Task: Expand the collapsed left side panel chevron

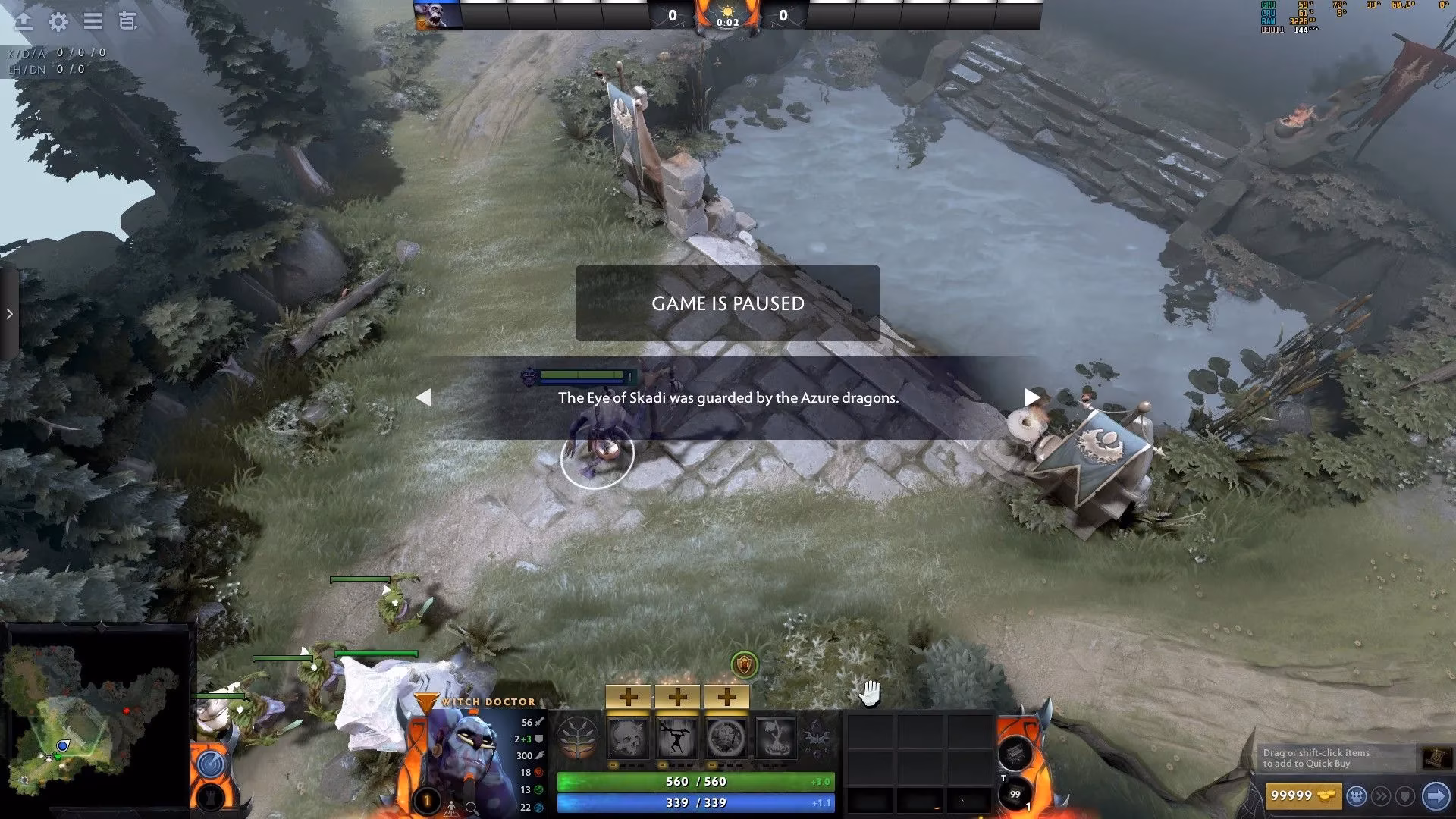Action: click(x=8, y=313)
